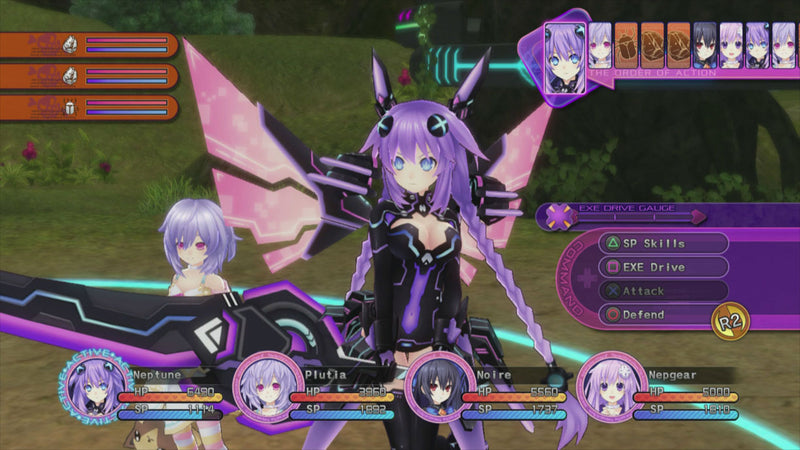
Task: Pick the Defend command
Action: 662,315
